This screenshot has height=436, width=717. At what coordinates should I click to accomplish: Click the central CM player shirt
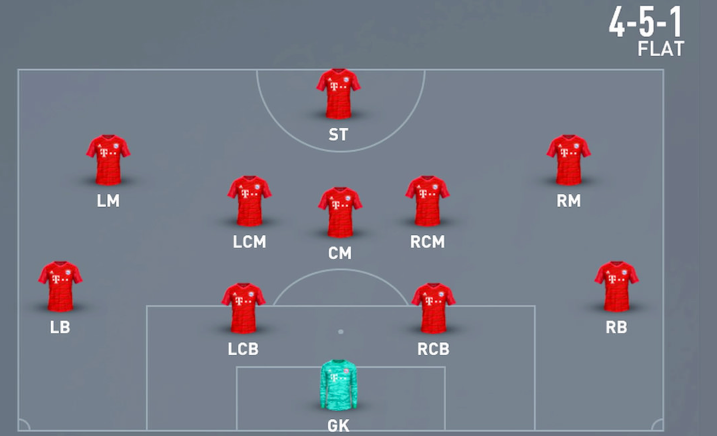tap(340, 211)
